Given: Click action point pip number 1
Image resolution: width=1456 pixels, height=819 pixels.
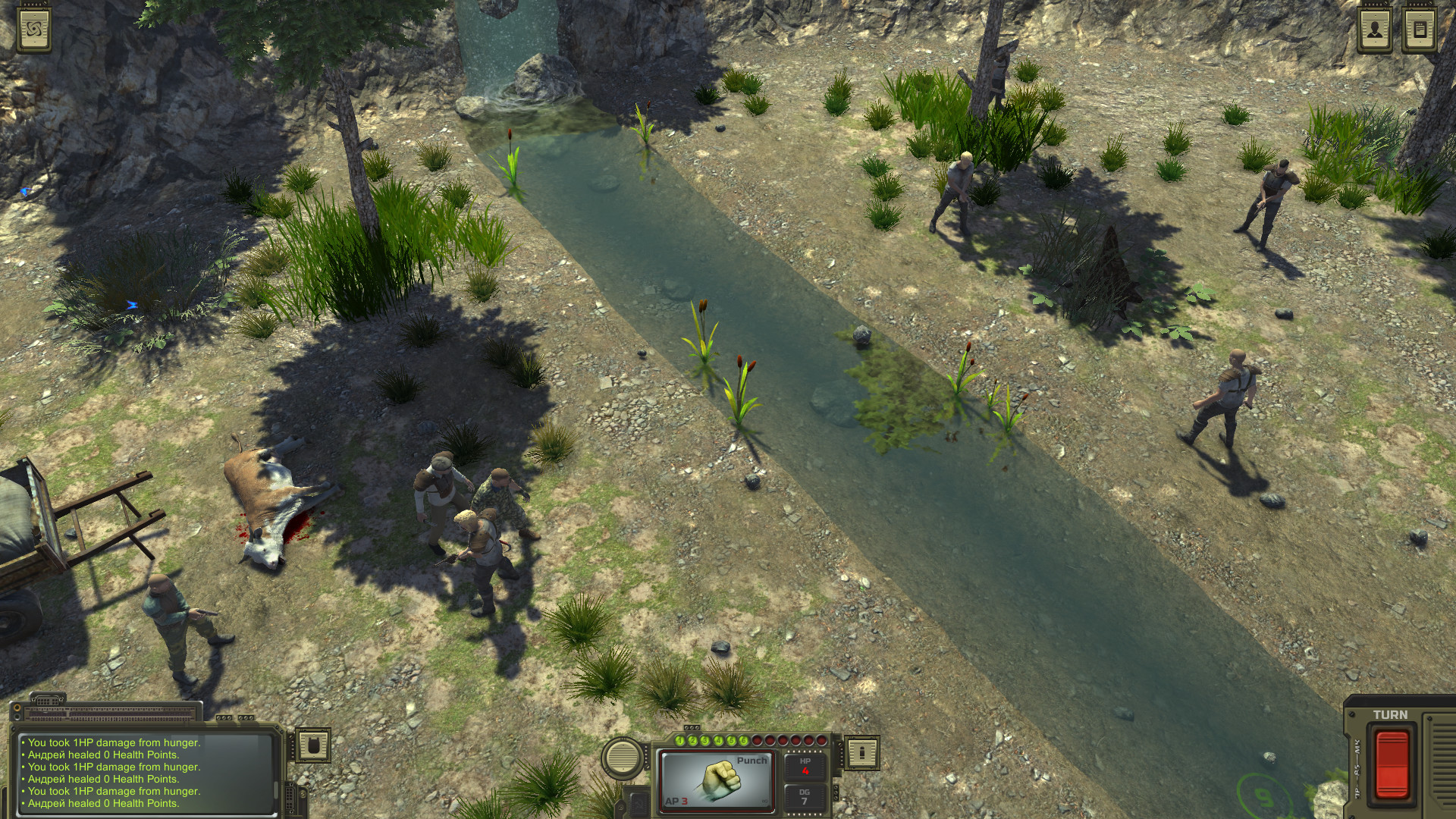Looking at the screenshot, I should coord(679,741).
